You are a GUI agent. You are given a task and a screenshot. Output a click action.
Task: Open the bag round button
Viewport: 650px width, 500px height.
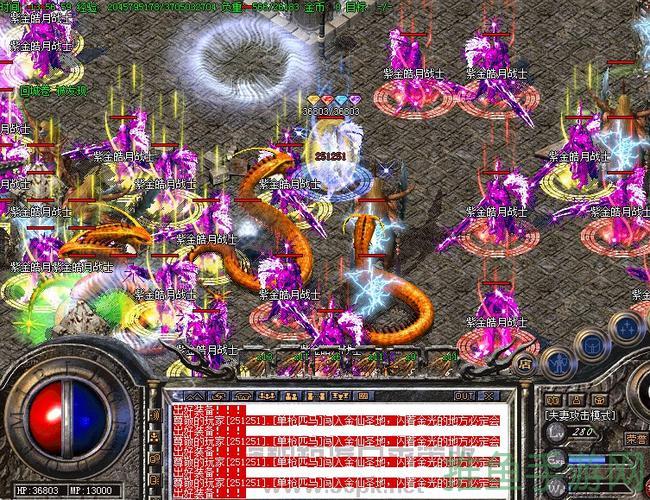tap(590, 340)
